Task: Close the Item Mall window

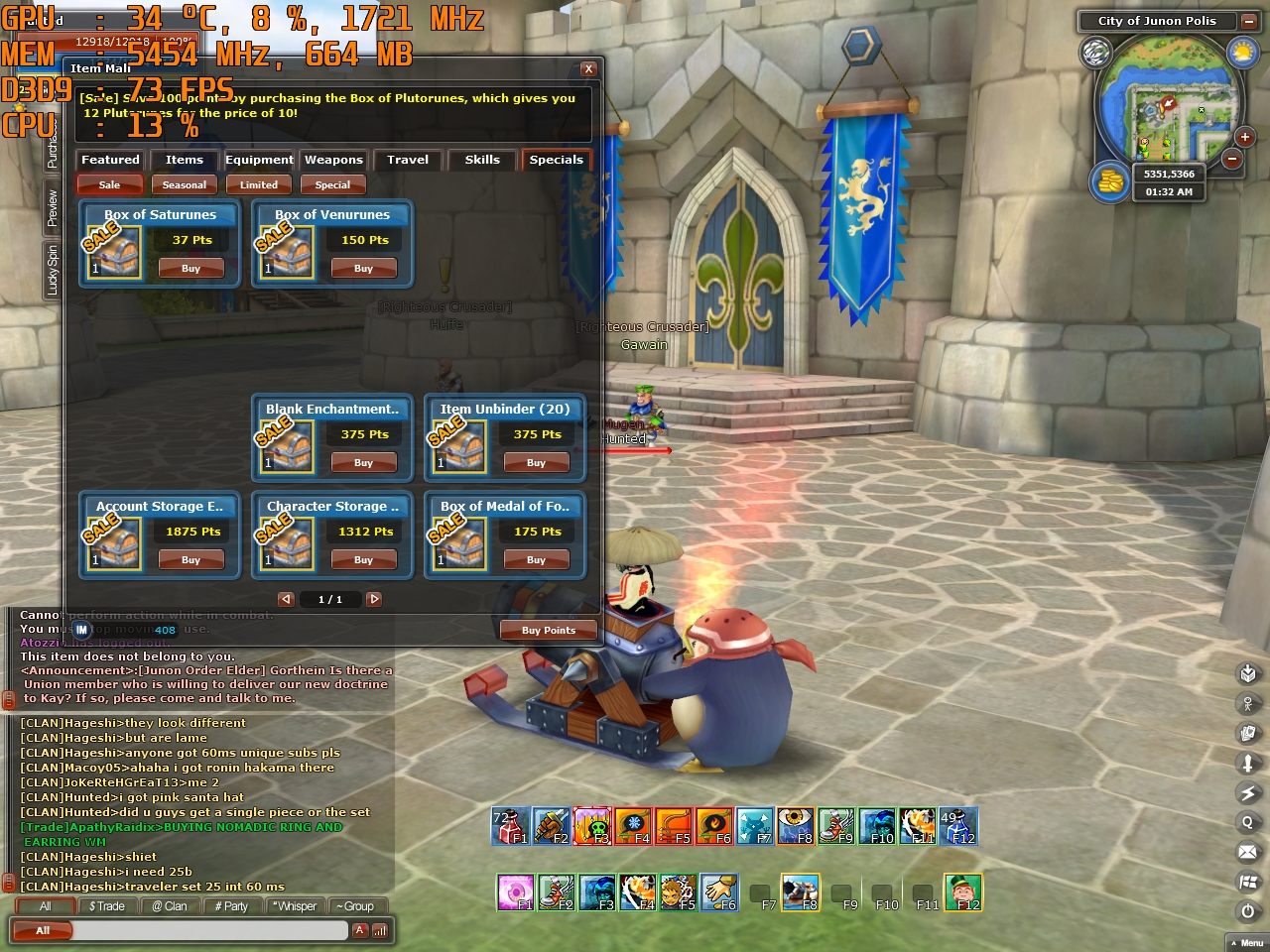Action: coord(588,68)
